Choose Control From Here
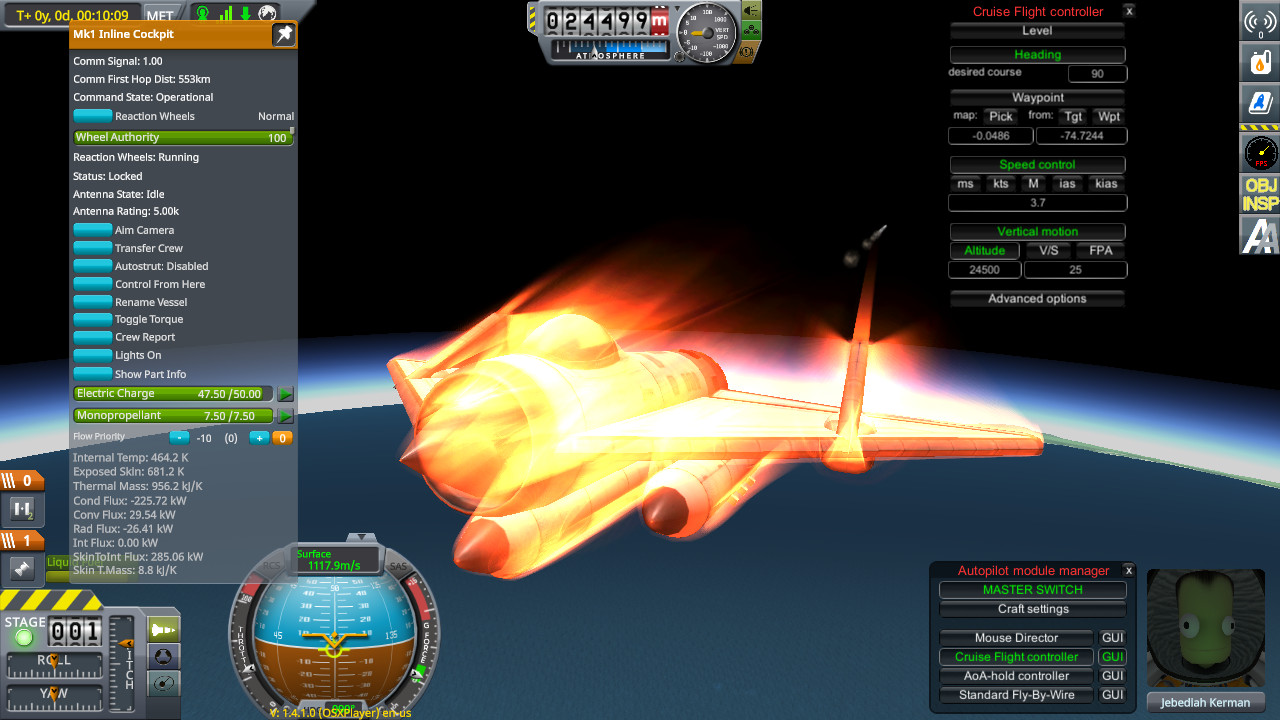The height and width of the screenshot is (720, 1280). pyautogui.click(x=93, y=284)
